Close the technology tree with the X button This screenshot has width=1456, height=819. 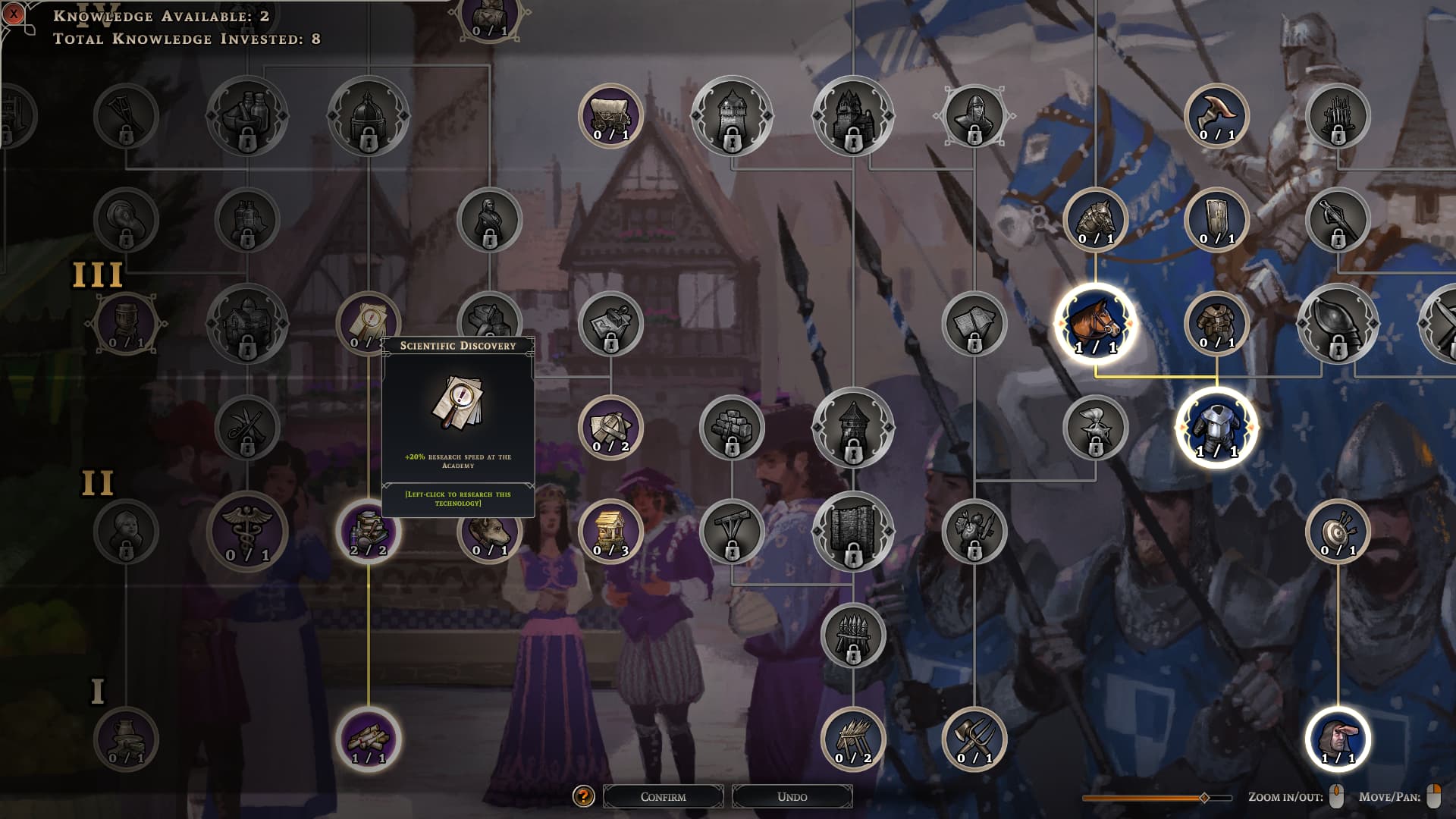pyautogui.click(x=14, y=14)
